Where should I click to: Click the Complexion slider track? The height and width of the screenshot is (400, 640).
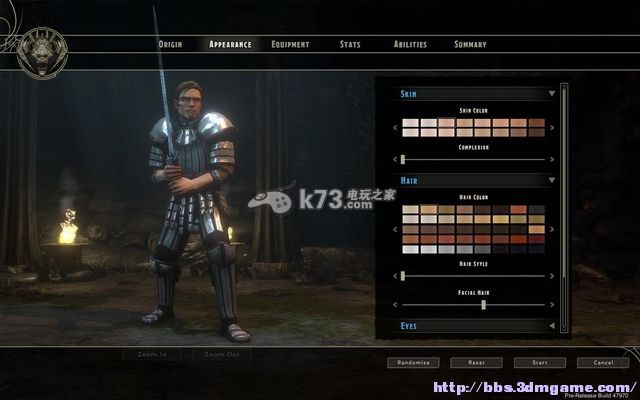(474, 159)
